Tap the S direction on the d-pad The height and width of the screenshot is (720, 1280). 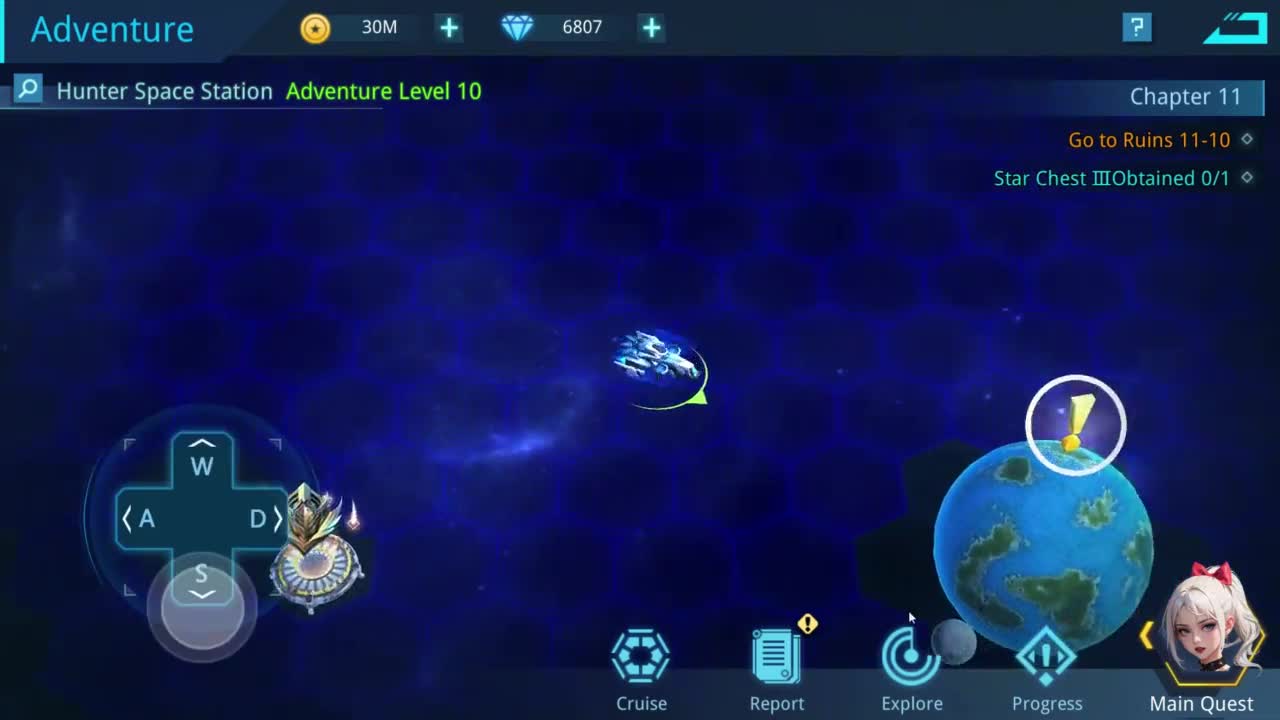[x=202, y=578]
